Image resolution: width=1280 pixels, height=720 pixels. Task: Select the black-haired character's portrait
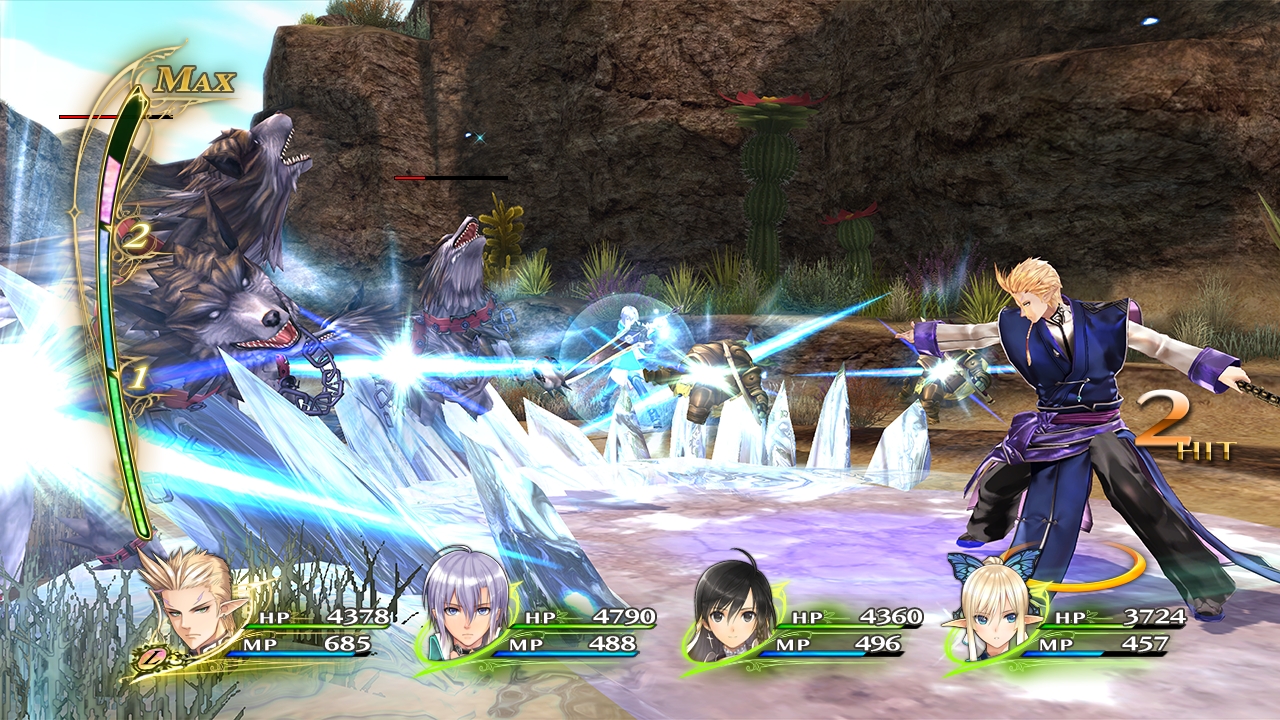point(728,612)
